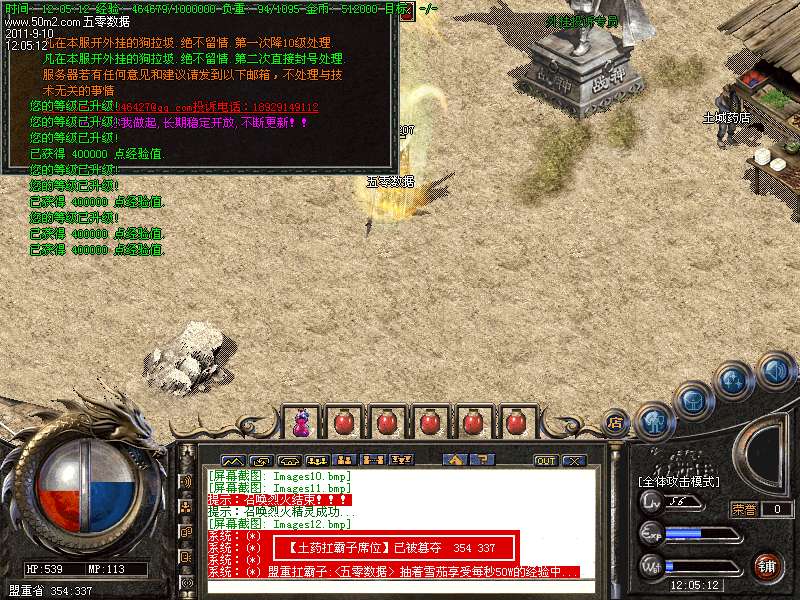Open the character status round button
This screenshot has width=800, height=600.
[x=654, y=420]
